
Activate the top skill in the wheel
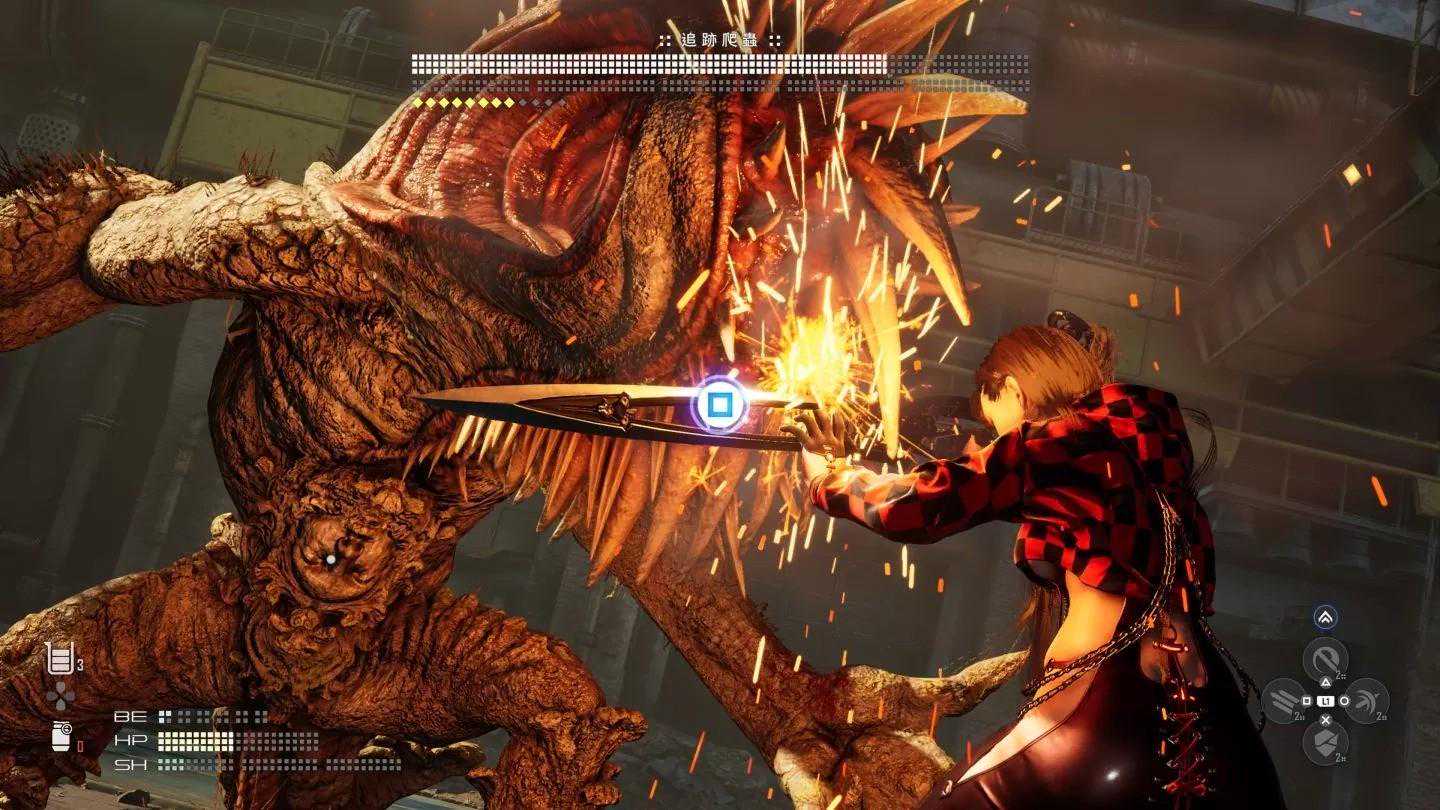coord(1325,660)
